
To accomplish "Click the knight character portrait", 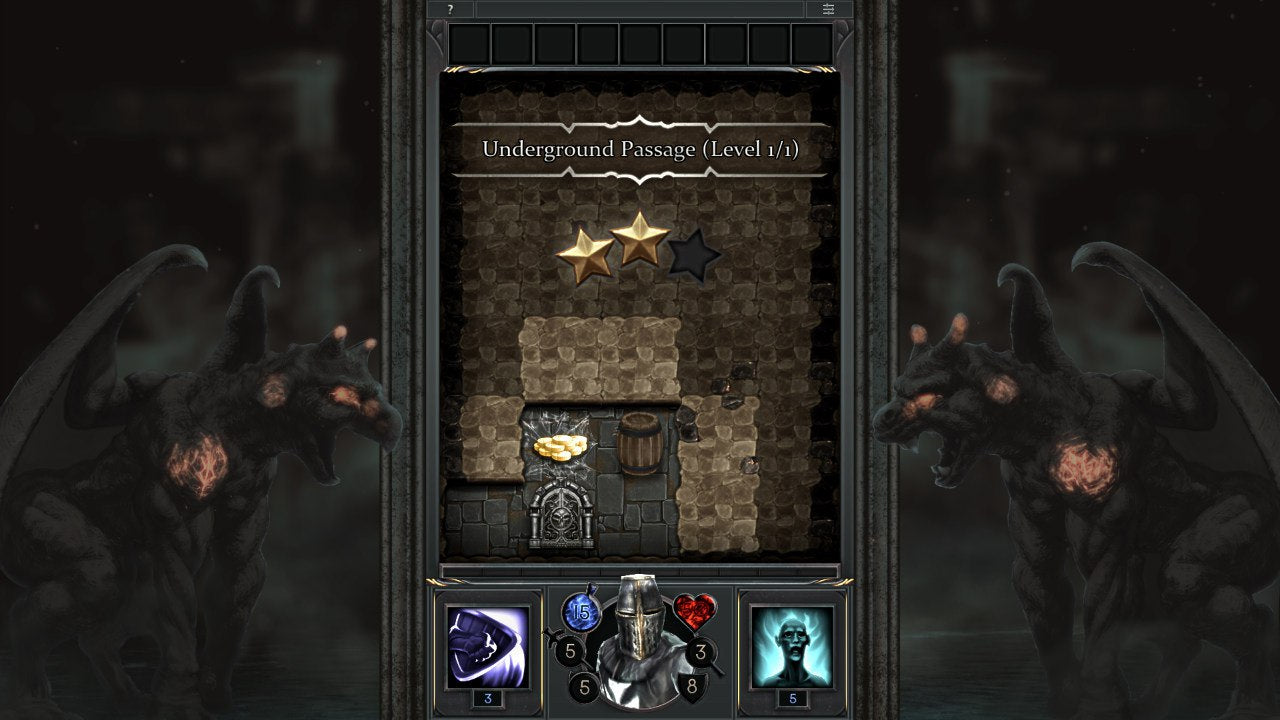I will (x=638, y=640).
